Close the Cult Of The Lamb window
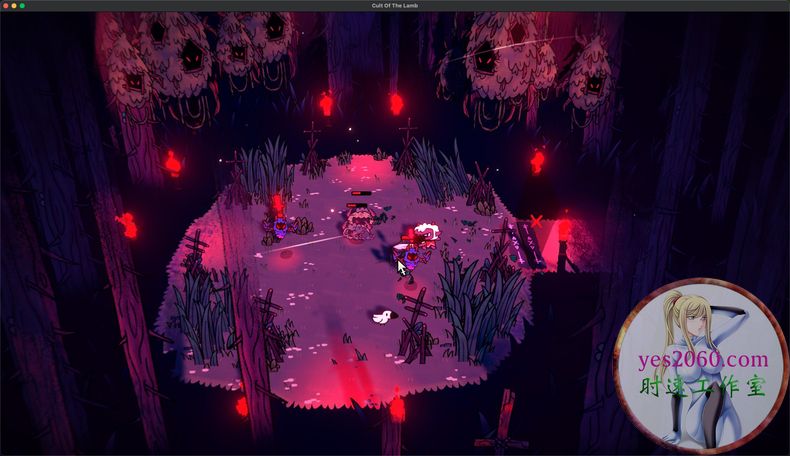The width and height of the screenshot is (790, 456). click(5, 6)
